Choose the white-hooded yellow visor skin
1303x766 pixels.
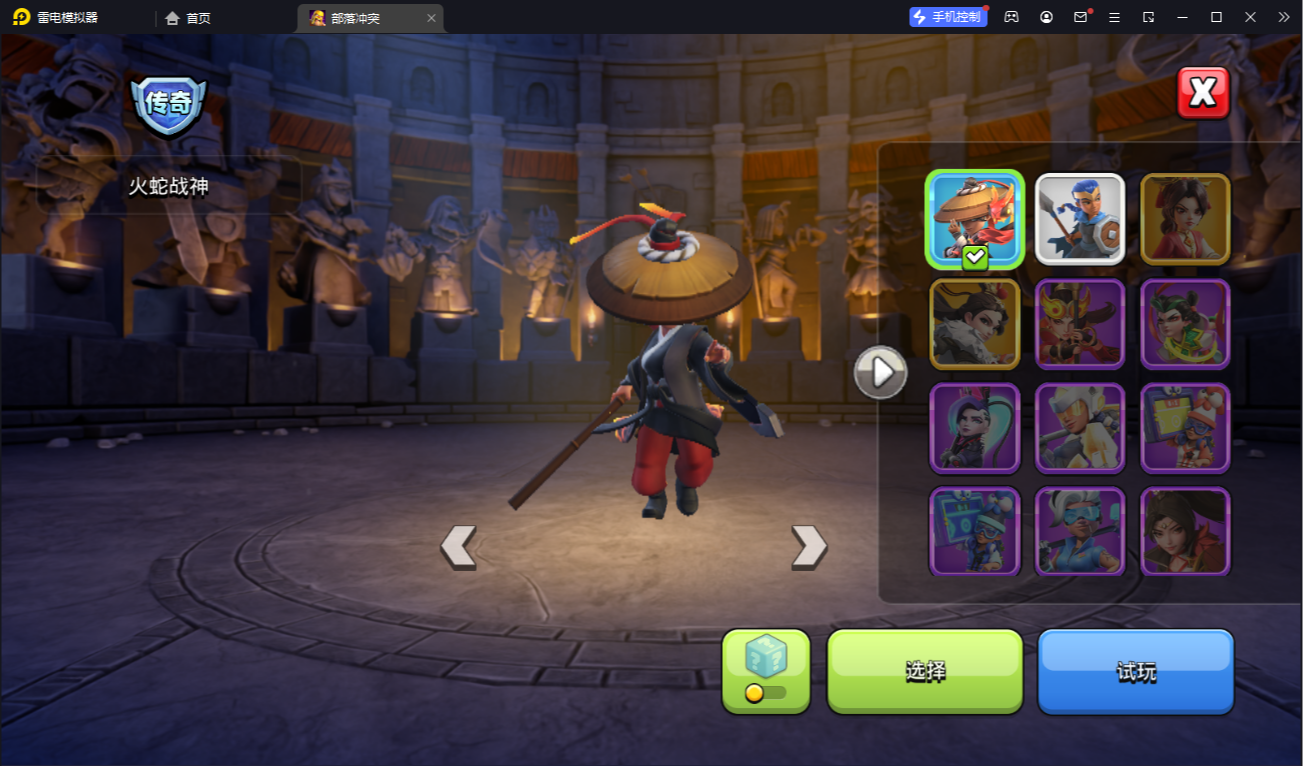(1080, 428)
